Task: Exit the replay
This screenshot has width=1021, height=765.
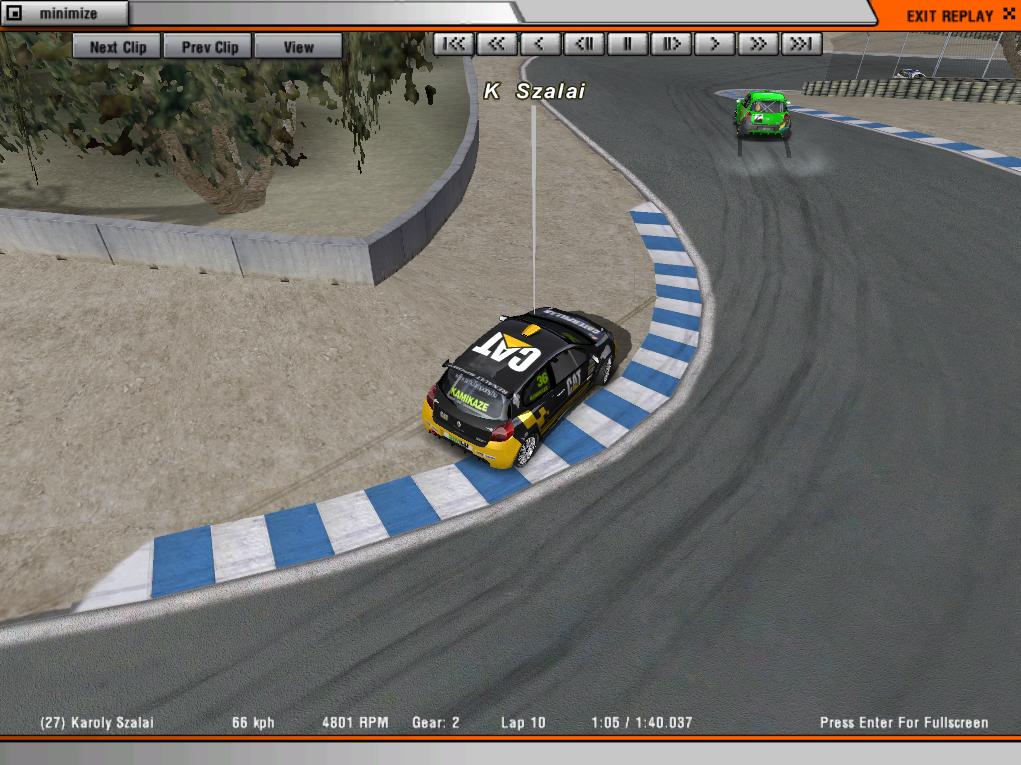Action: coord(949,16)
